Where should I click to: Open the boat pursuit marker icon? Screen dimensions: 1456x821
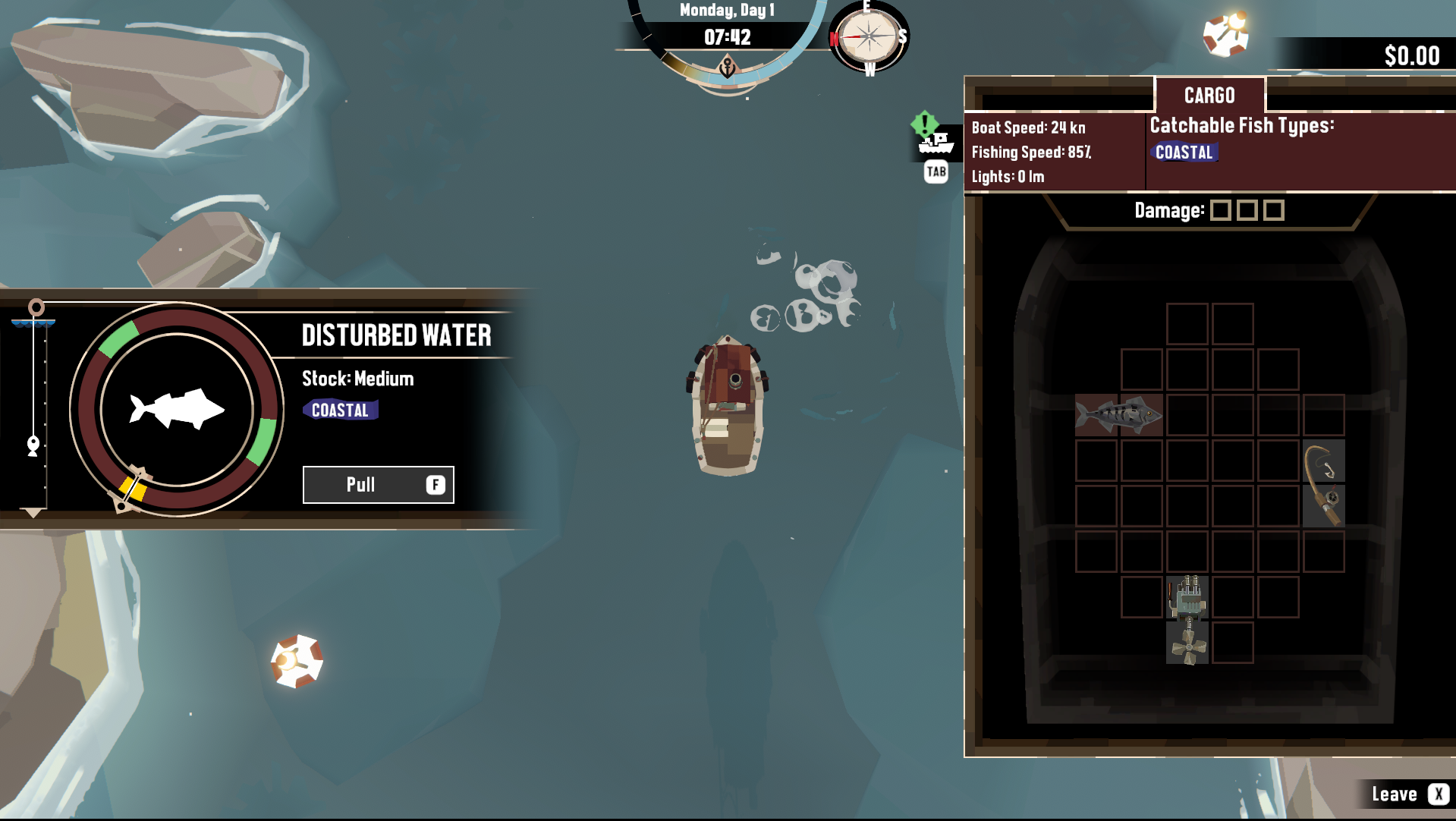[935, 142]
